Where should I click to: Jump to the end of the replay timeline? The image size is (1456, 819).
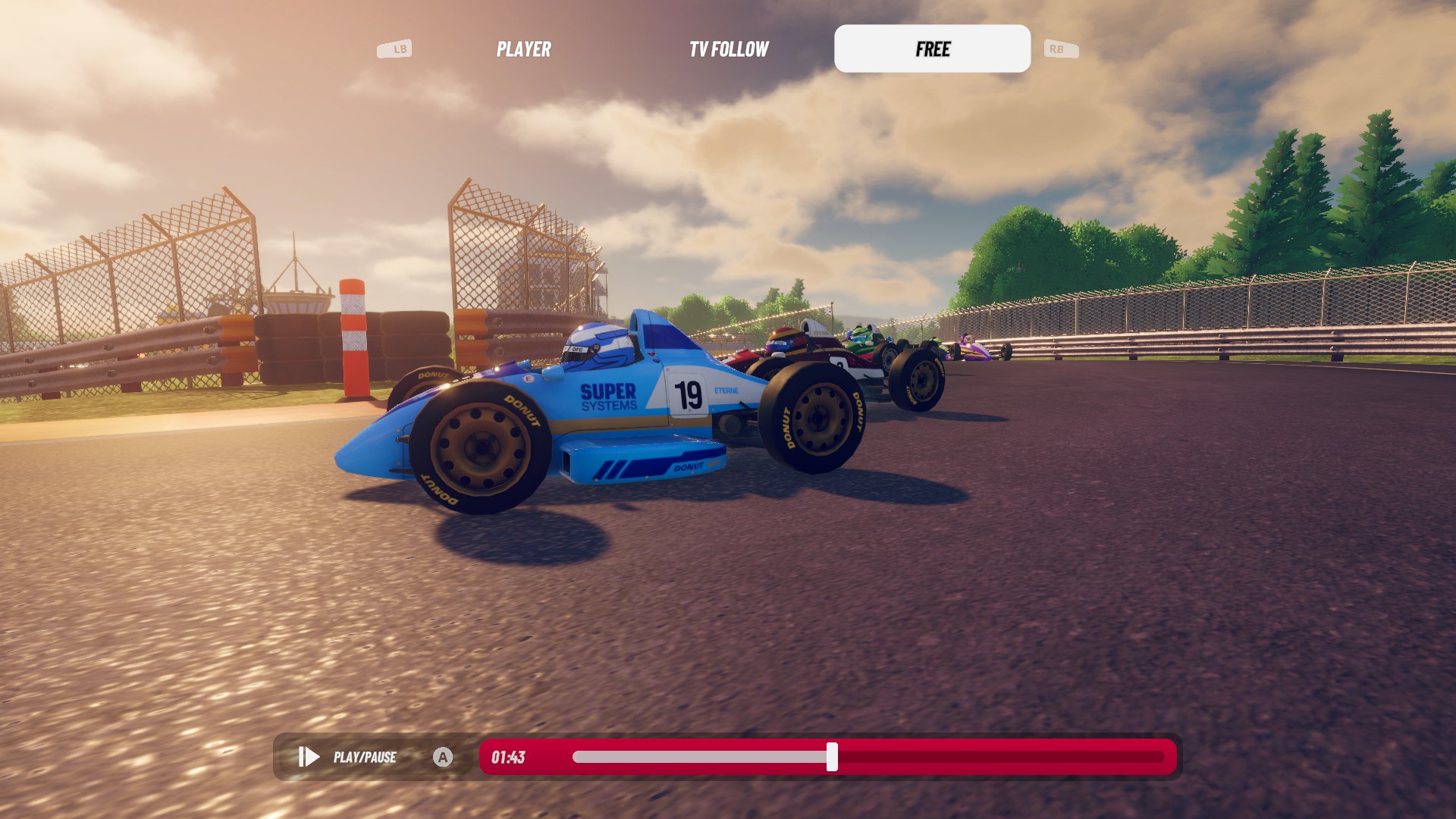click(1162, 757)
